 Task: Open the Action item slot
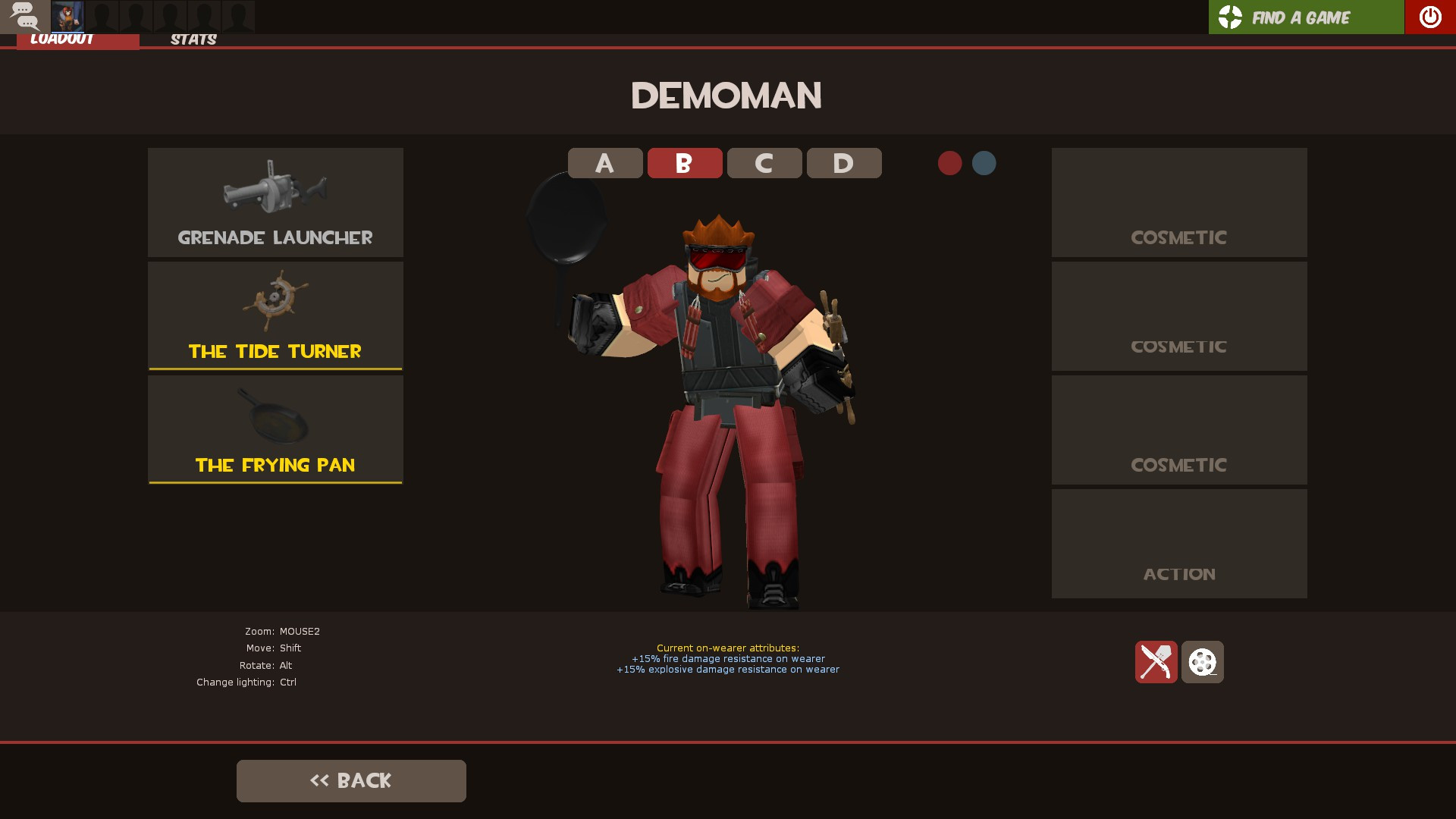(1178, 543)
